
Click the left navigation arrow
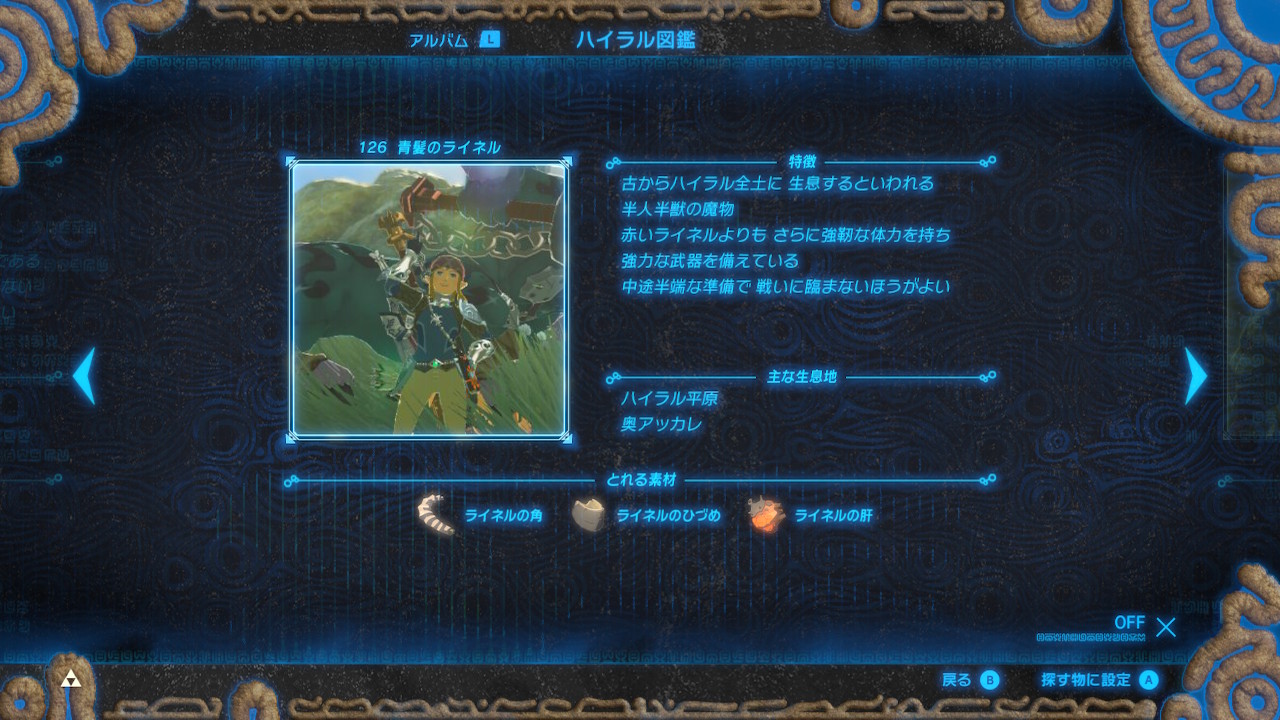(85, 378)
